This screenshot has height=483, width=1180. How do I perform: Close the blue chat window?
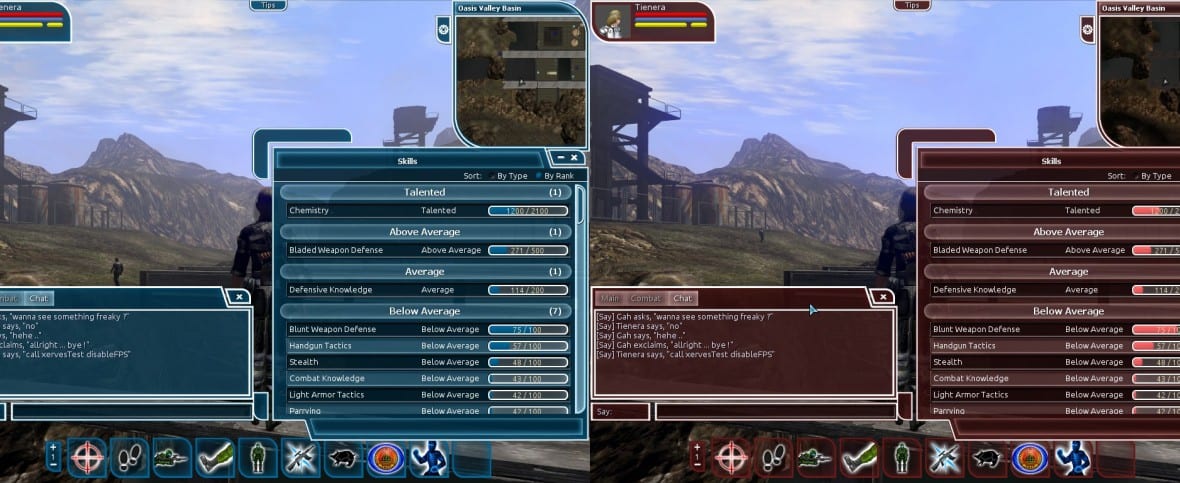pos(239,297)
